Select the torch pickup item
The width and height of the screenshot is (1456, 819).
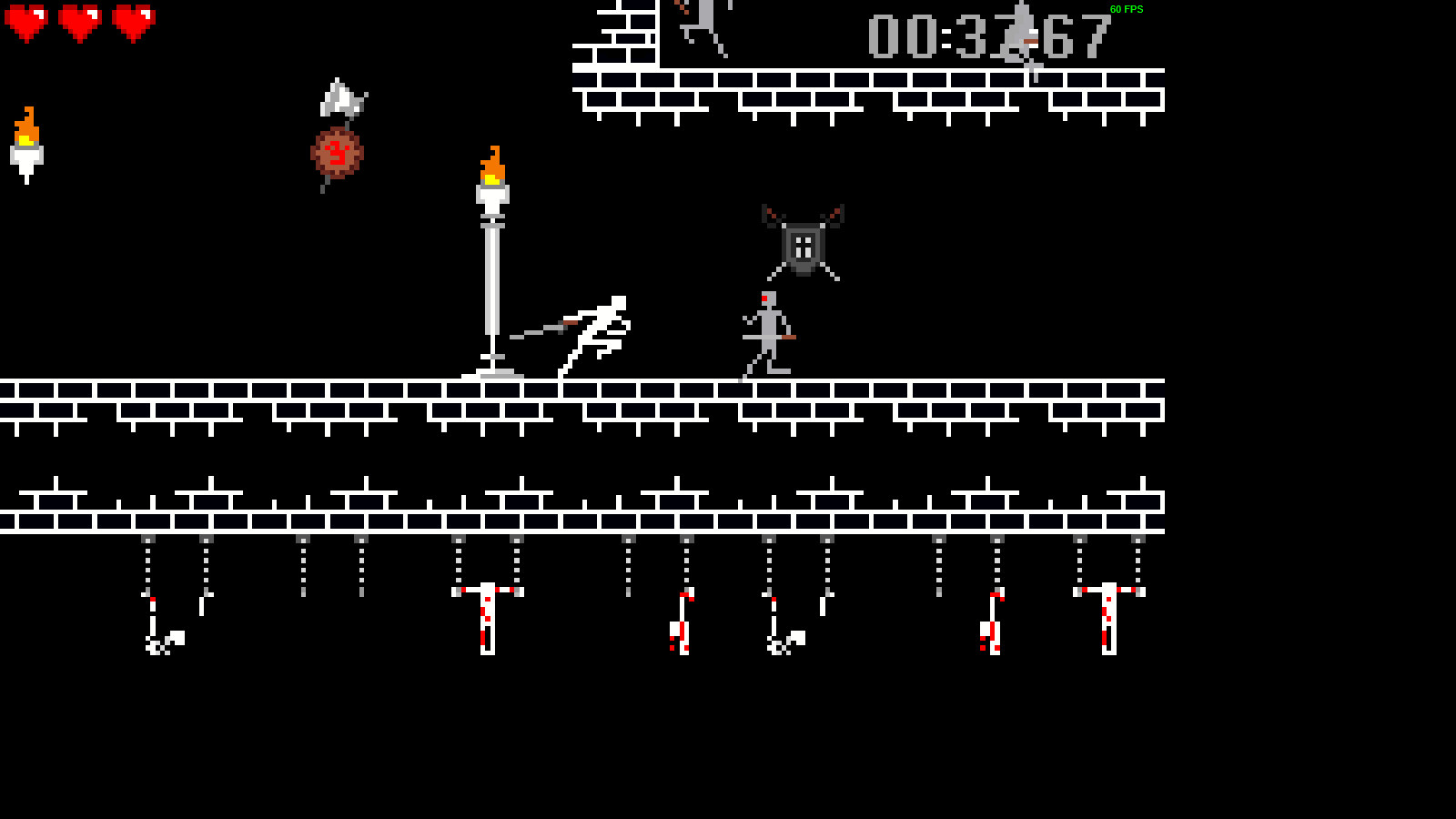tap(27, 146)
